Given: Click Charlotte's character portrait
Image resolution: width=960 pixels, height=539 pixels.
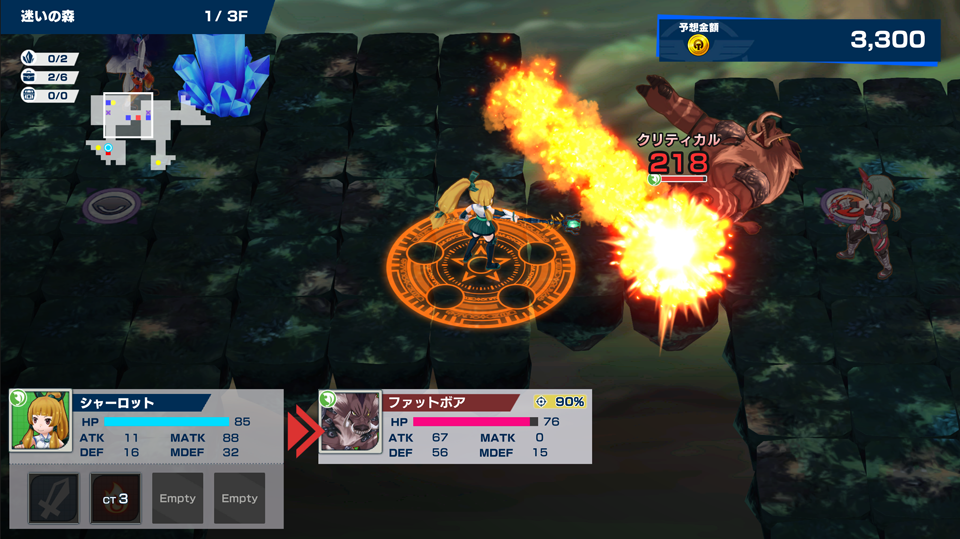Looking at the screenshot, I should (x=41, y=421).
